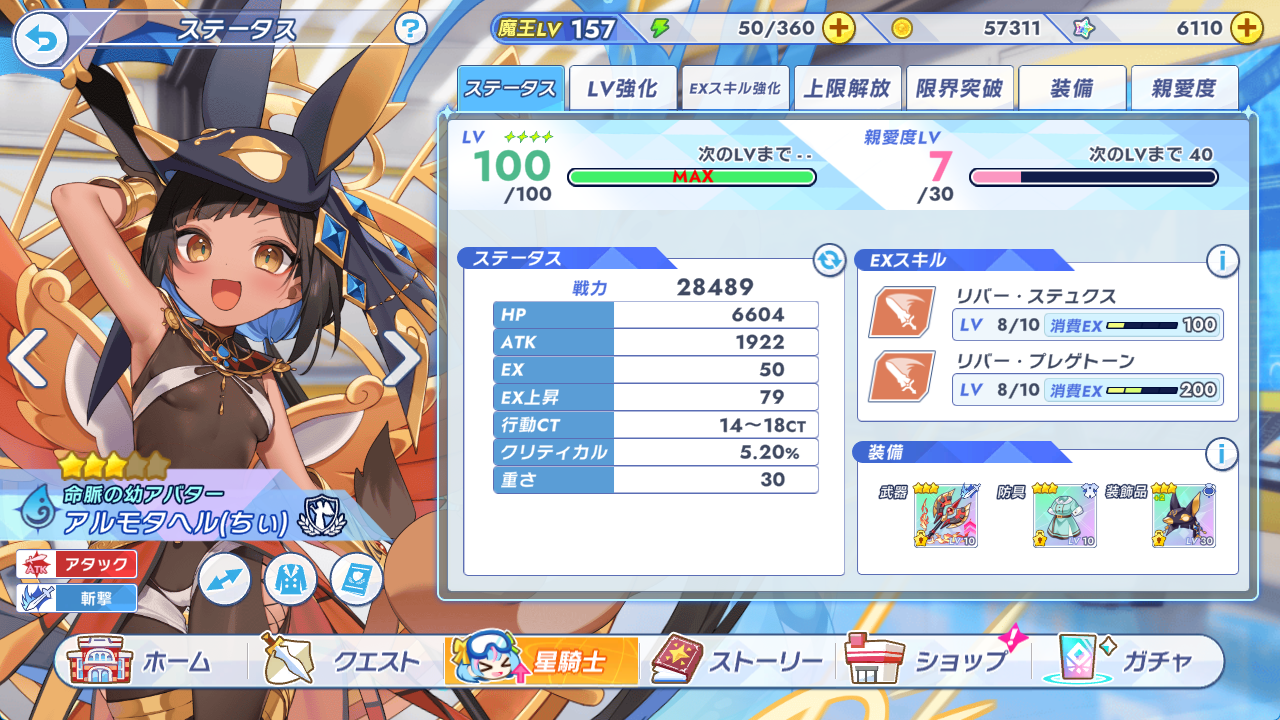This screenshot has height=720, width=1280.
Task: Open the EXスキル強化 tab
Action: pyautogui.click(x=735, y=88)
